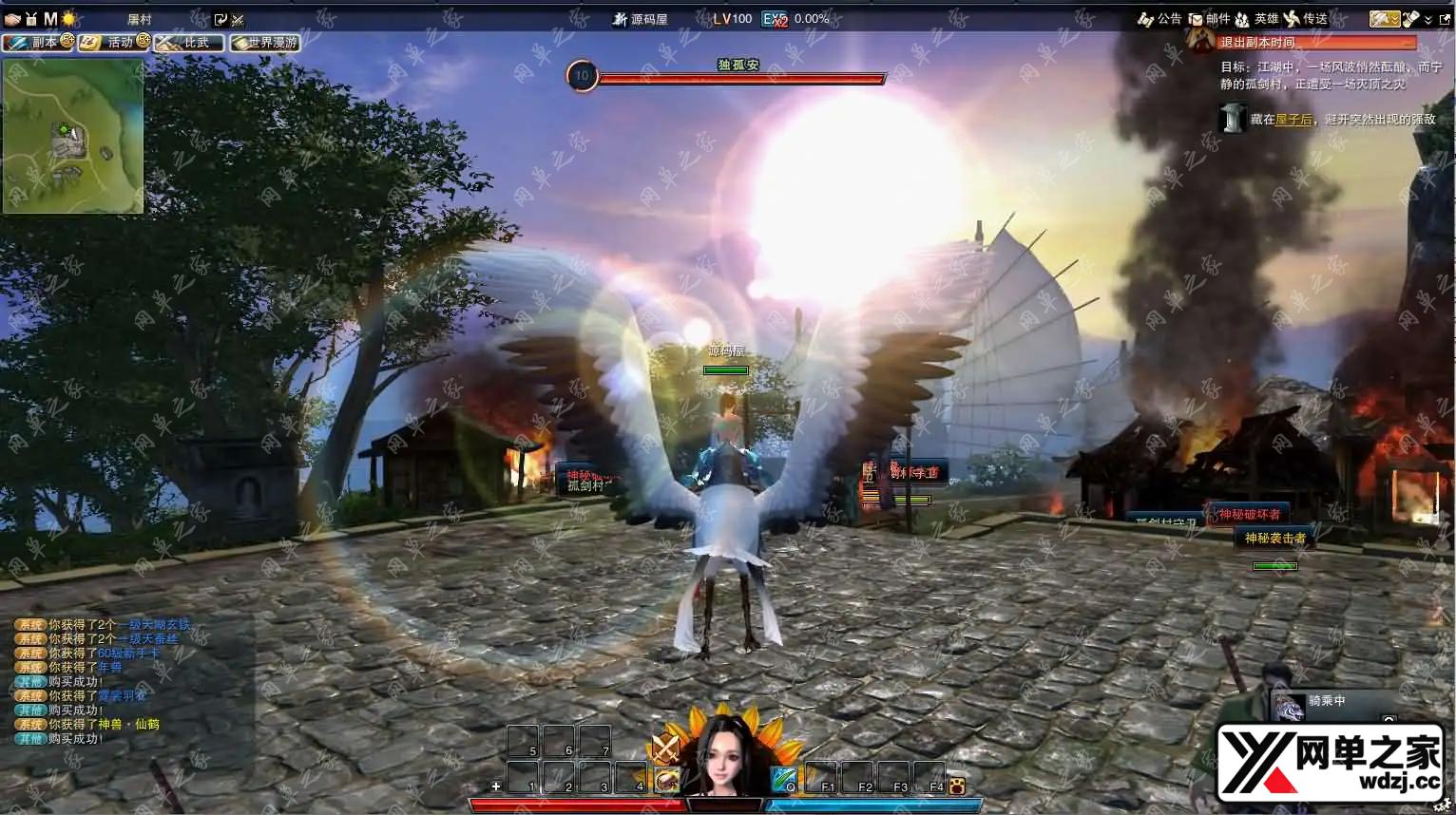
Task: Open the 副本 dungeon menu
Action: [x=38, y=43]
